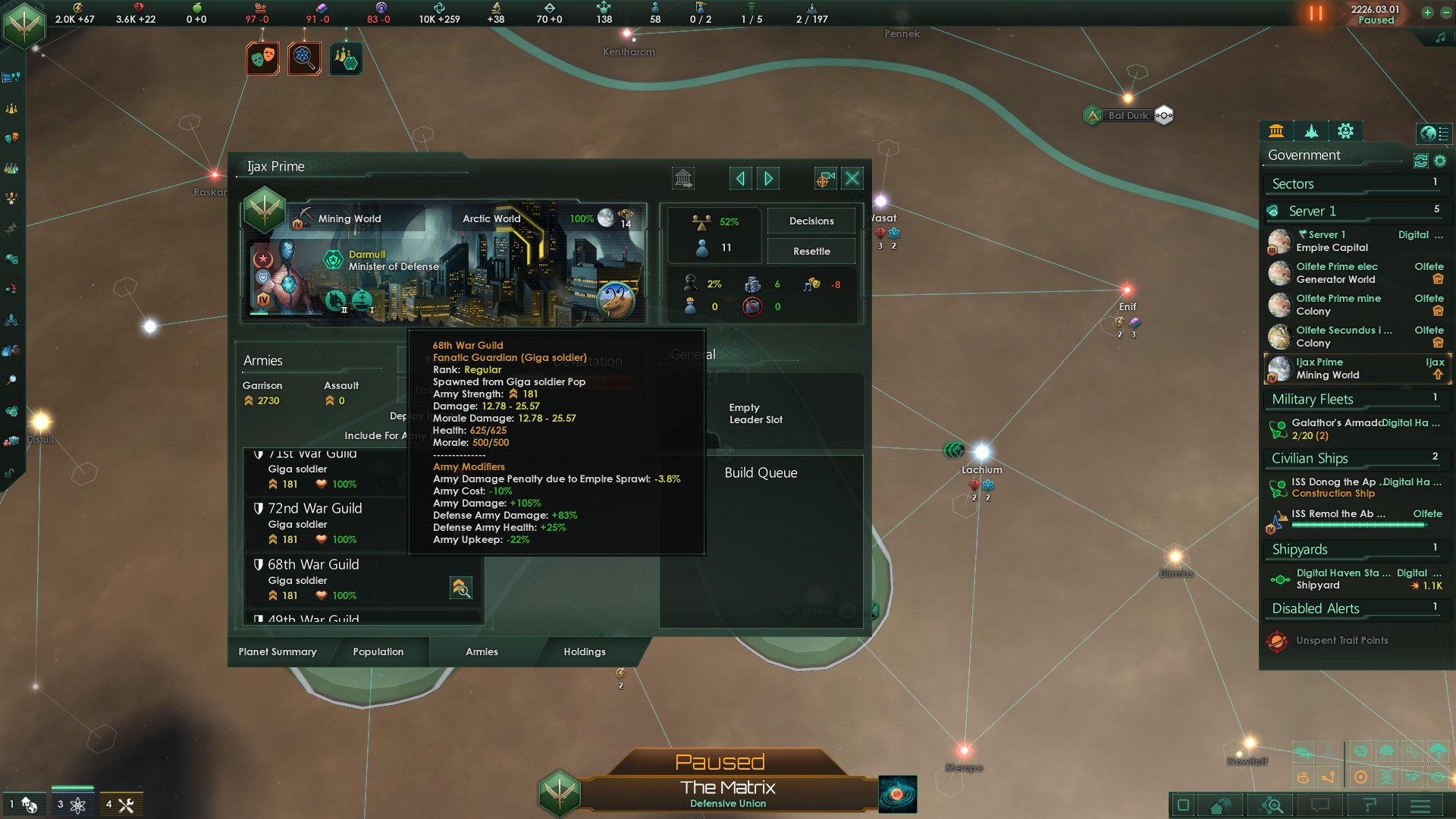Open the masks-shaped situation alert icon

(262, 58)
